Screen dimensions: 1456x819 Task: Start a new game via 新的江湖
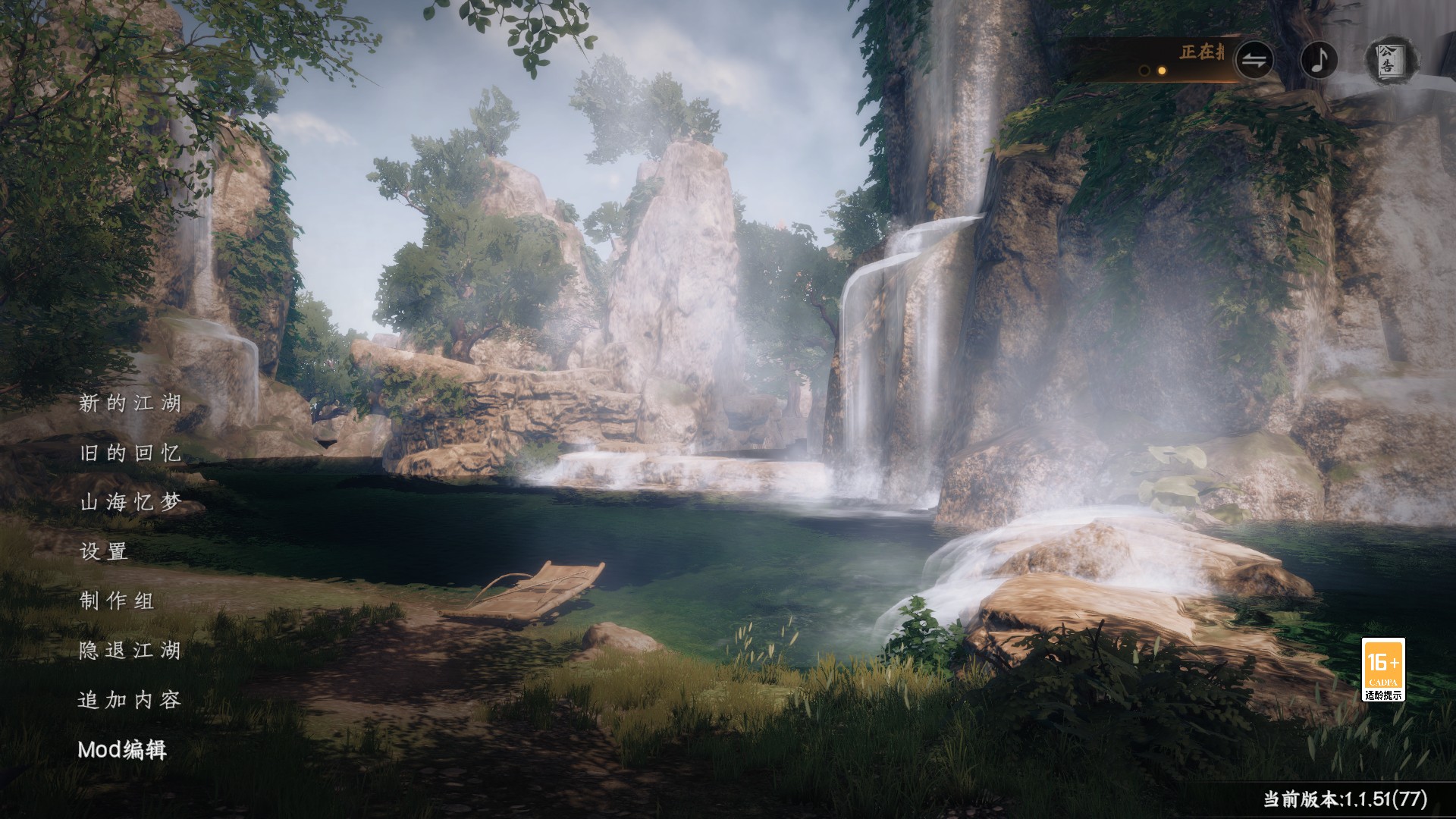coord(130,406)
